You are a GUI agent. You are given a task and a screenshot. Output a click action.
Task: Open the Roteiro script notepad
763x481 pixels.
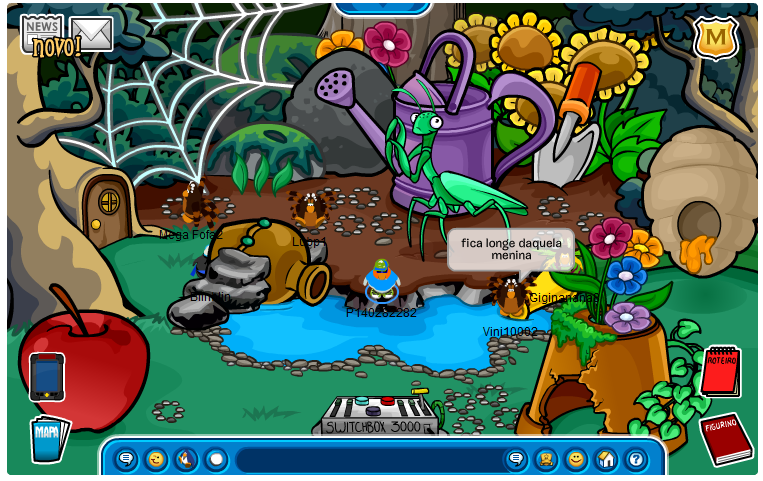720,371
